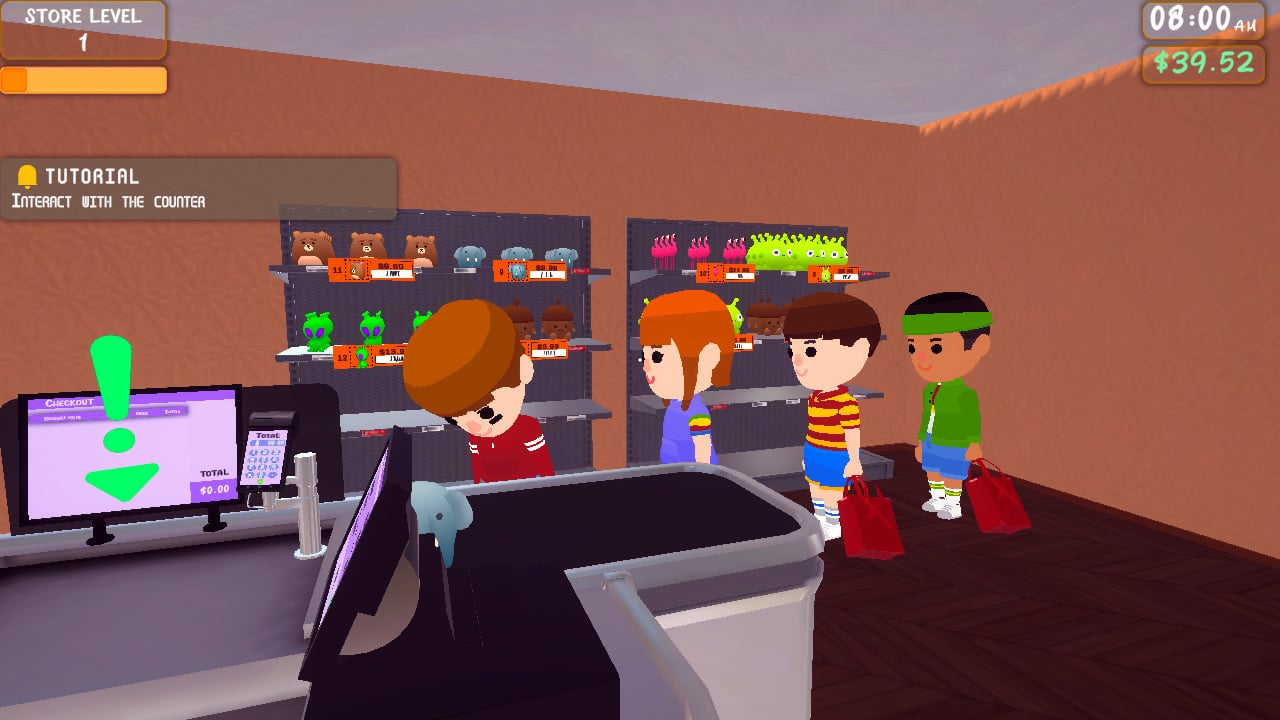This screenshot has height=720, width=1280.
Task: Click the tutorial bell icon
Action: 27,177
